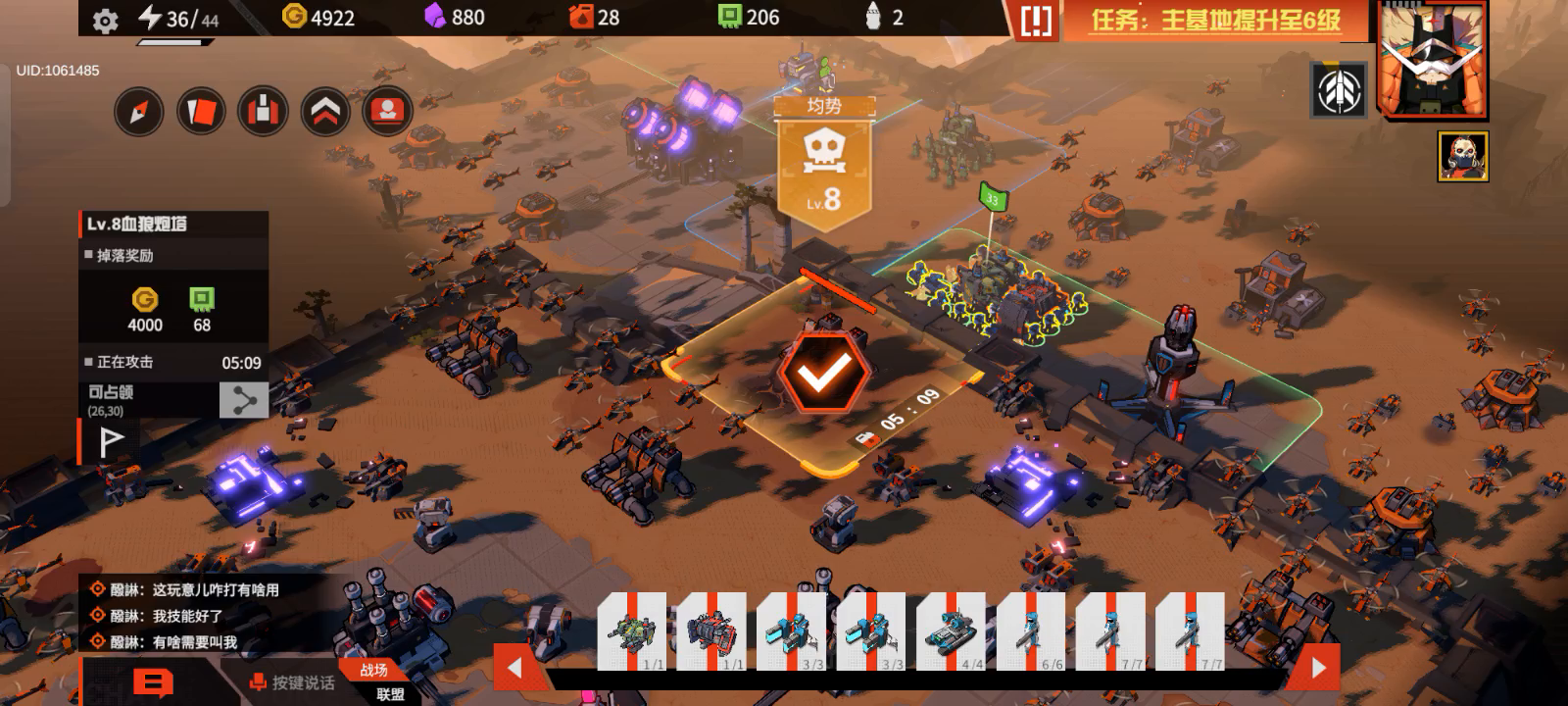Select the blue tank unit card

pos(950,632)
